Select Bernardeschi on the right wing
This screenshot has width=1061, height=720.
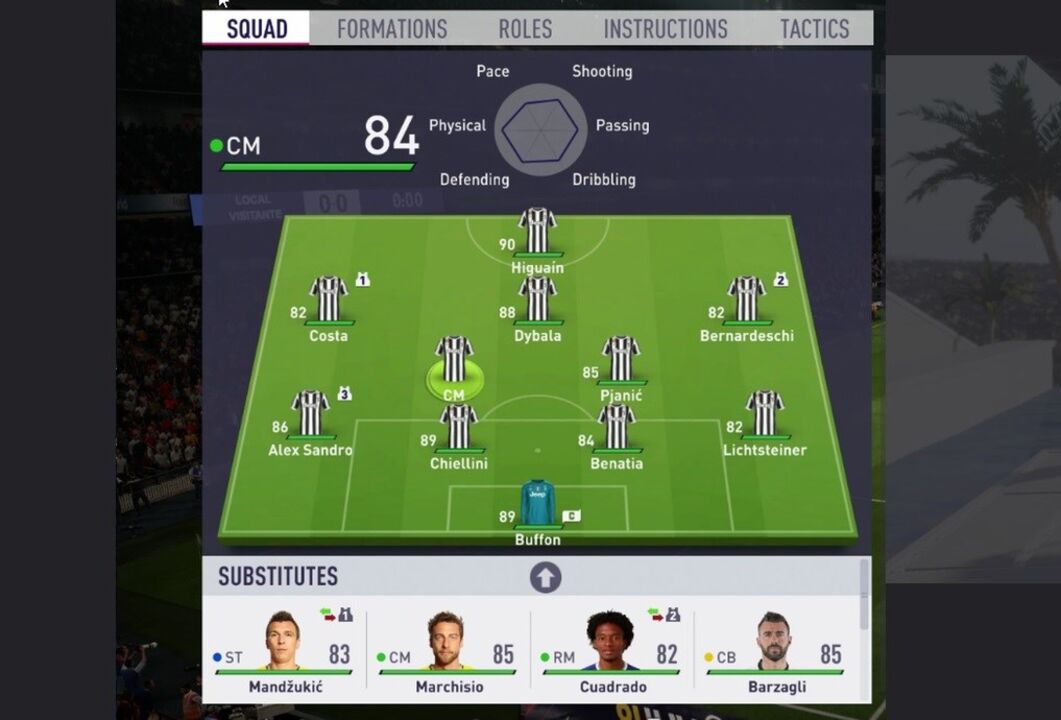[746, 300]
